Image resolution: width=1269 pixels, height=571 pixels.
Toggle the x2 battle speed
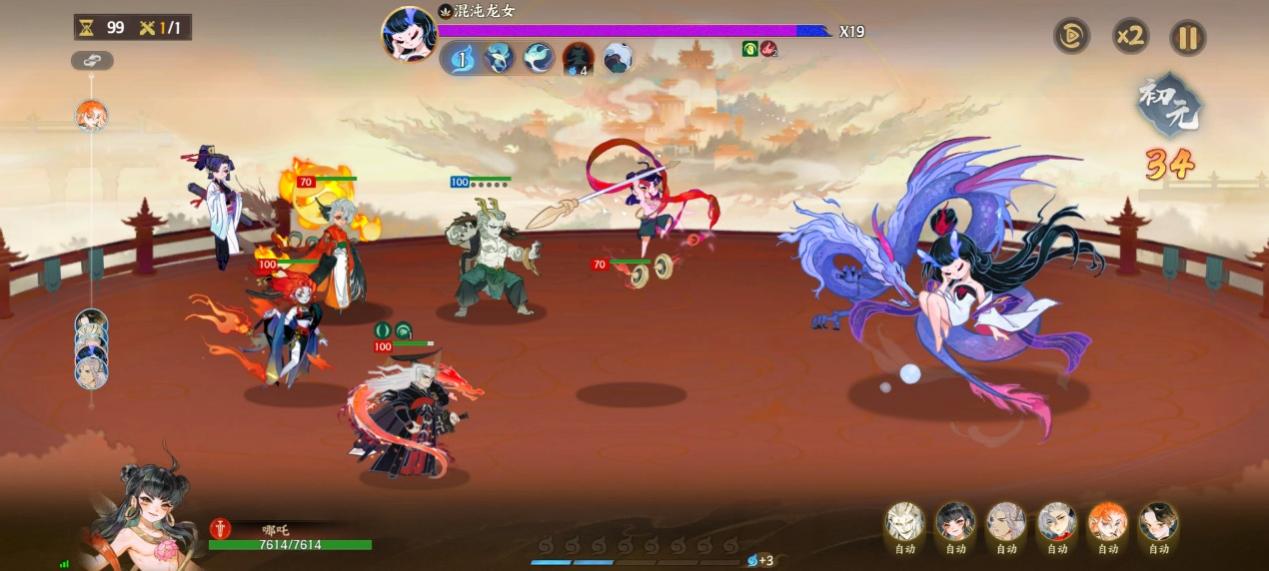[1130, 37]
